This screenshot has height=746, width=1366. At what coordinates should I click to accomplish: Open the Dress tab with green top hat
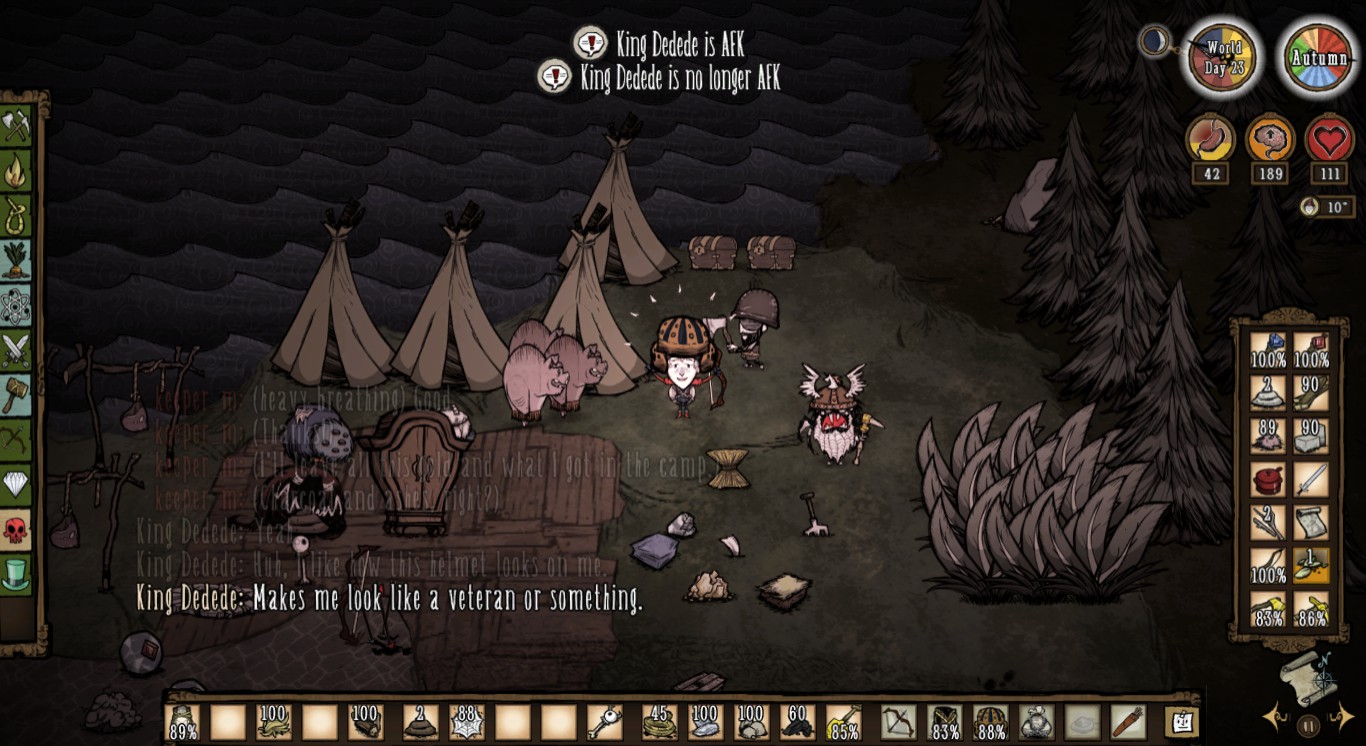coord(16,574)
